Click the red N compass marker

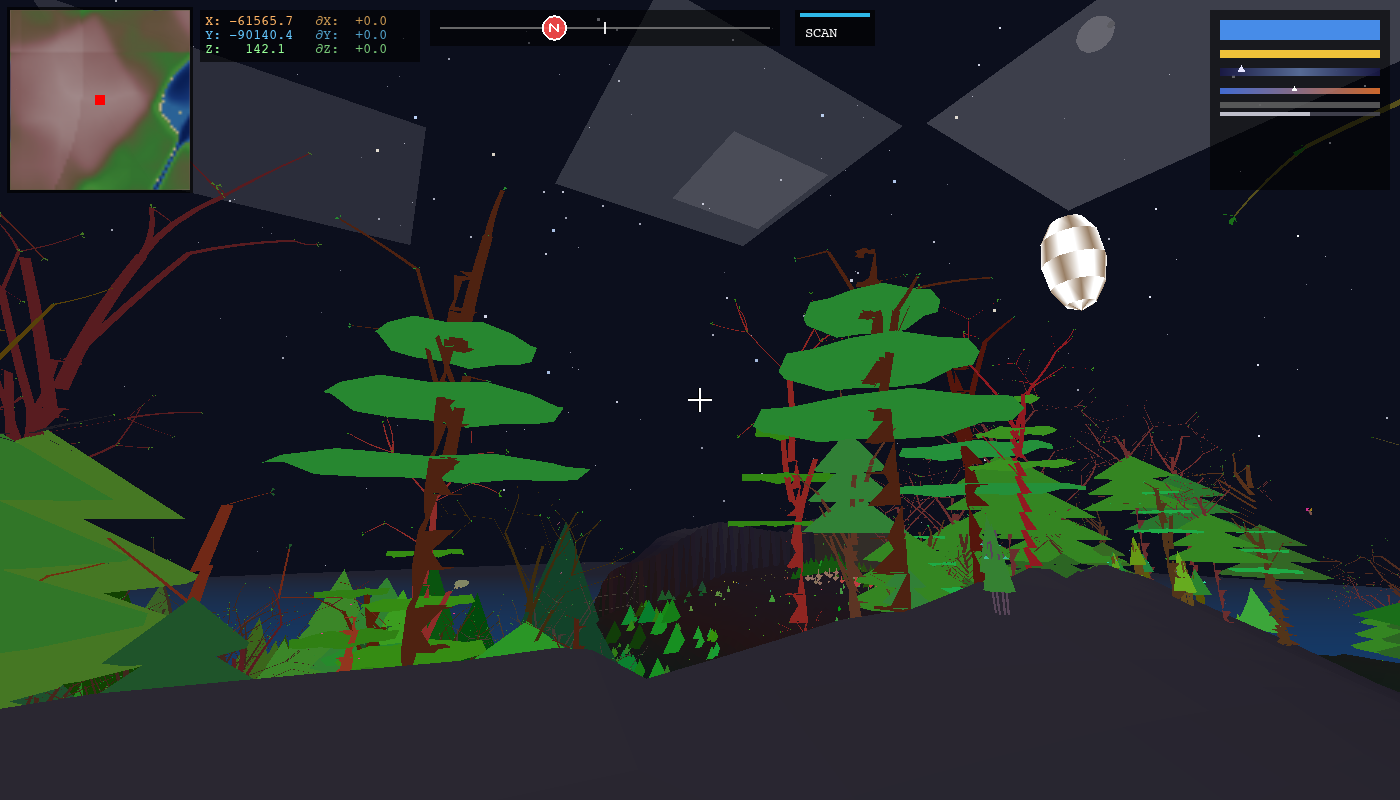click(x=552, y=27)
